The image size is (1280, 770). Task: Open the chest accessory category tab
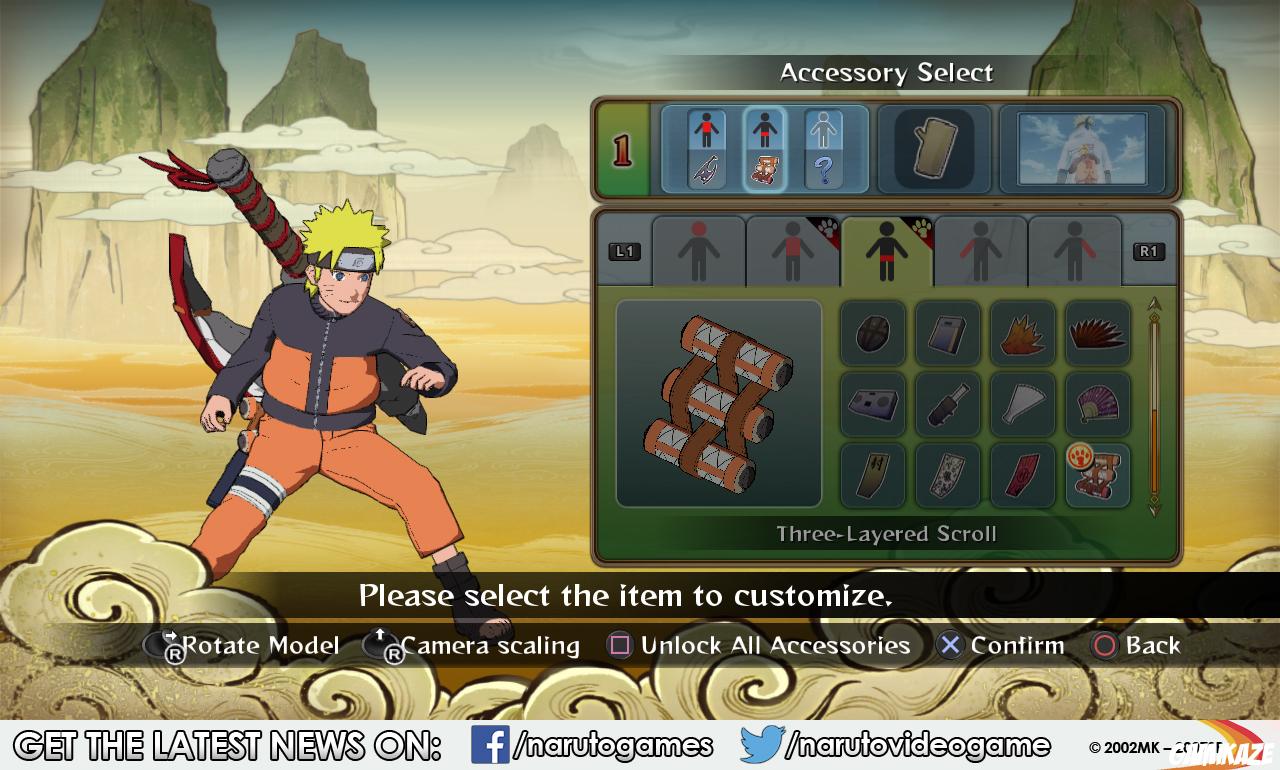click(x=793, y=250)
